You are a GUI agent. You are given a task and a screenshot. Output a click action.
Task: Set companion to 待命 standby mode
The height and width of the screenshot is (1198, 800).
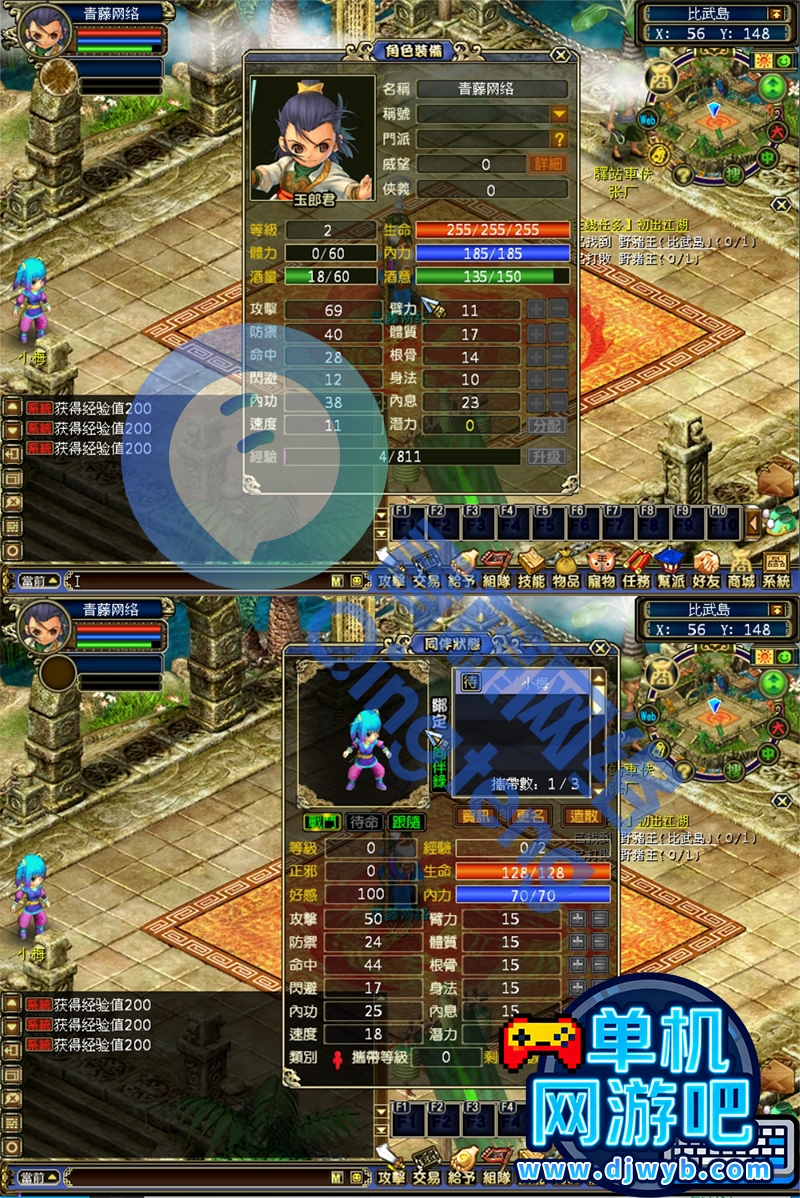coord(364,822)
